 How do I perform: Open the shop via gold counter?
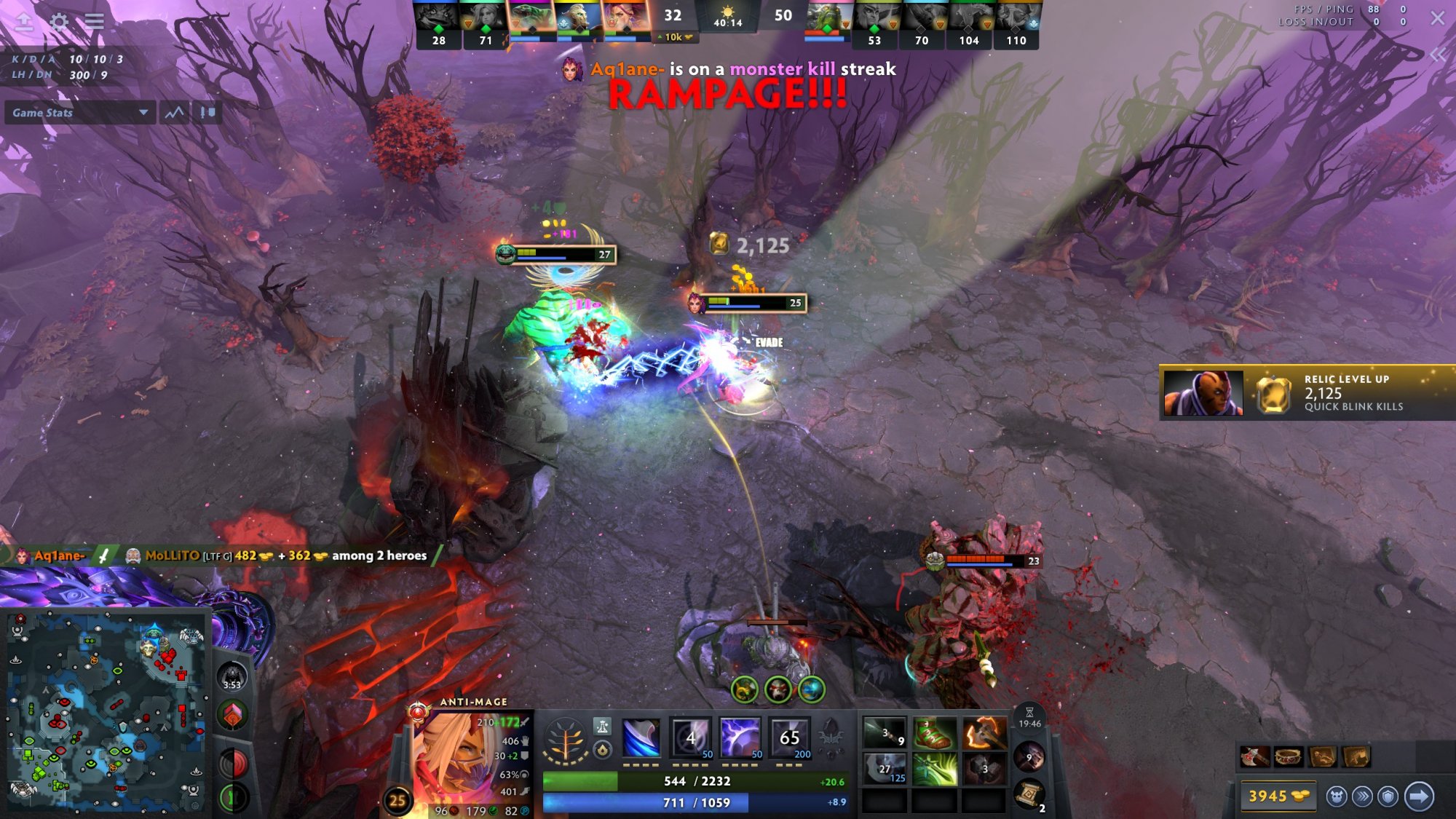pyautogui.click(x=1278, y=796)
